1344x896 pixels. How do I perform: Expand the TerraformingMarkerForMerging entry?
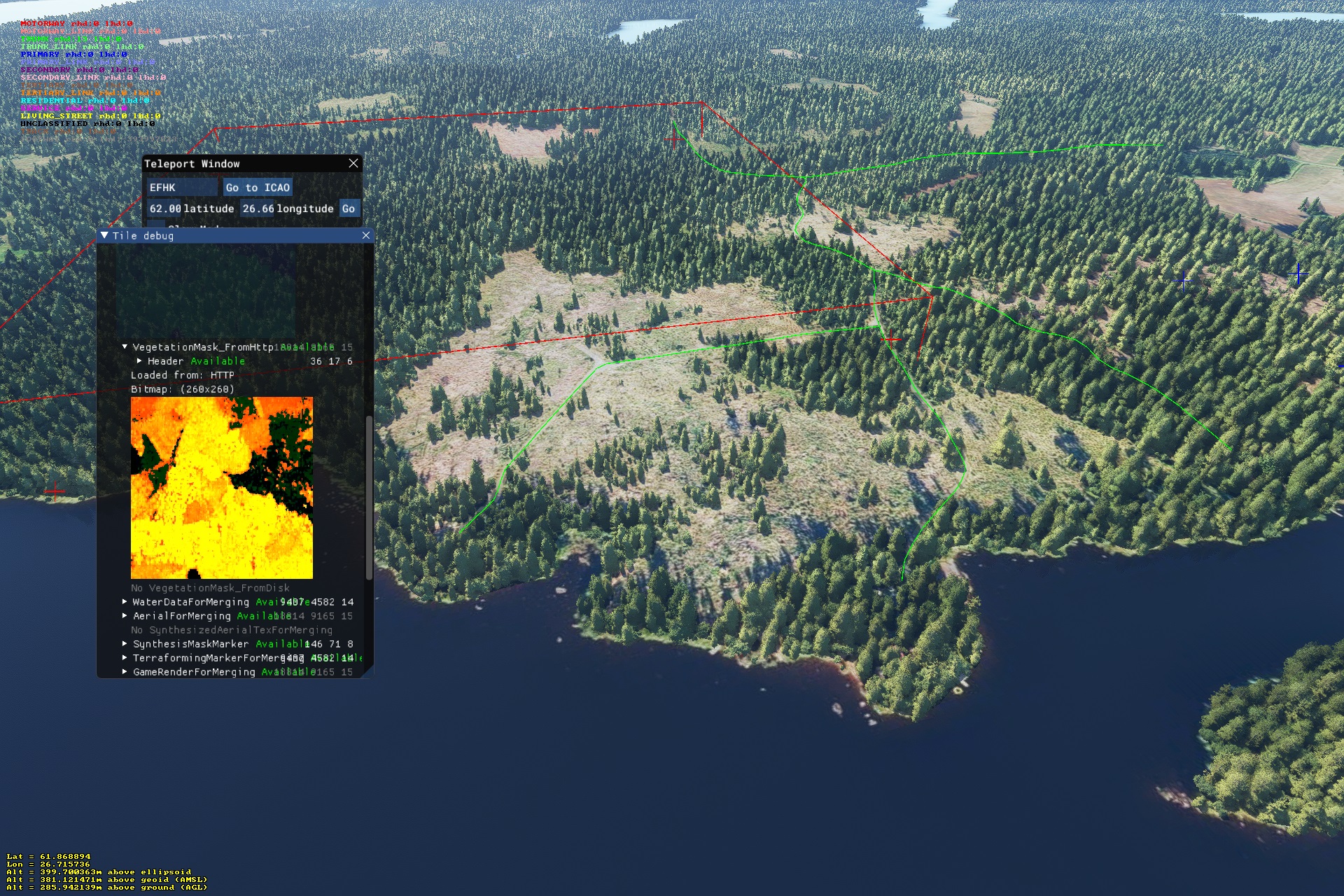pos(125,658)
